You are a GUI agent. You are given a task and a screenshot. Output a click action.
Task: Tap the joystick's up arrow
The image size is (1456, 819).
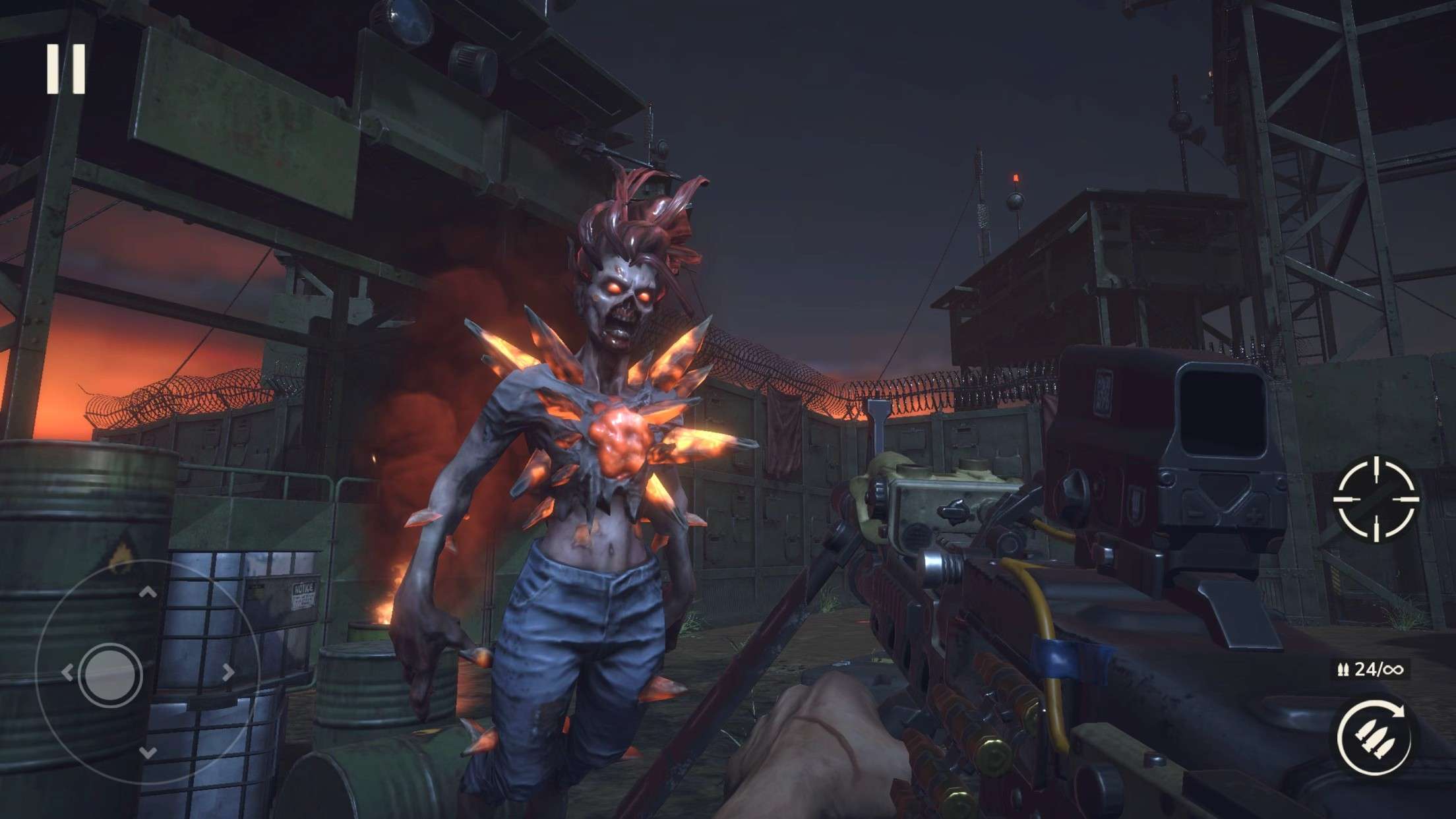coord(148,593)
